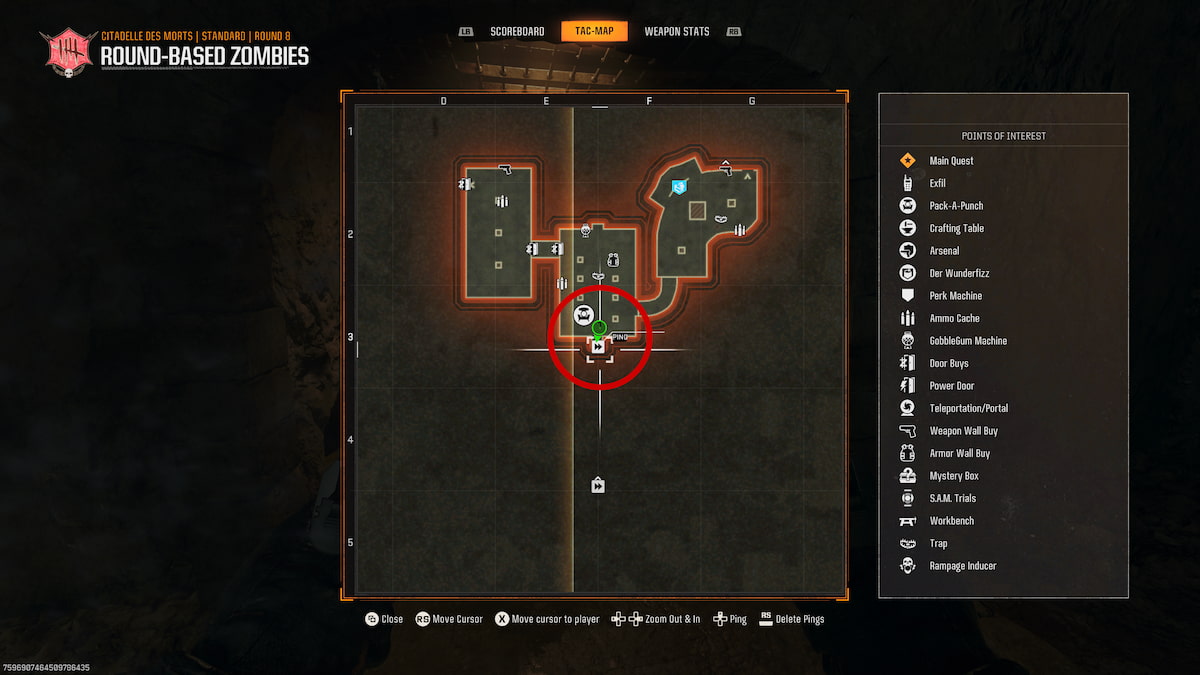Choose Mystery Box in the legend
This screenshot has width=1200, height=675.
click(x=952, y=476)
